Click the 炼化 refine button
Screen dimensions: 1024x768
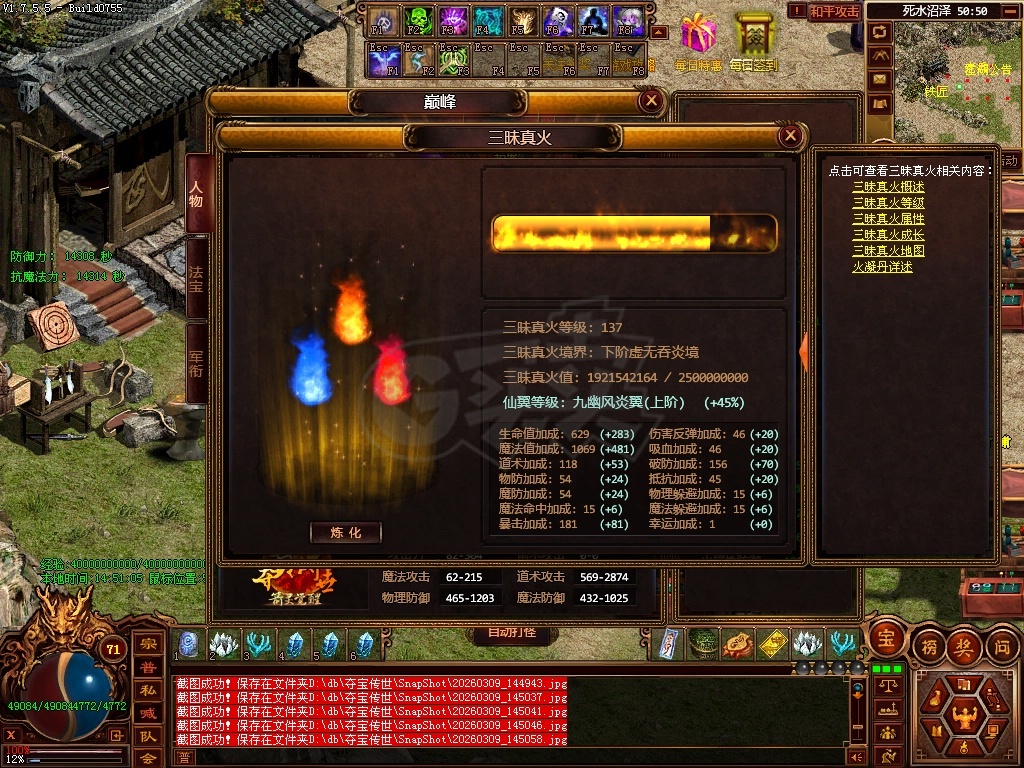(x=345, y=533)
